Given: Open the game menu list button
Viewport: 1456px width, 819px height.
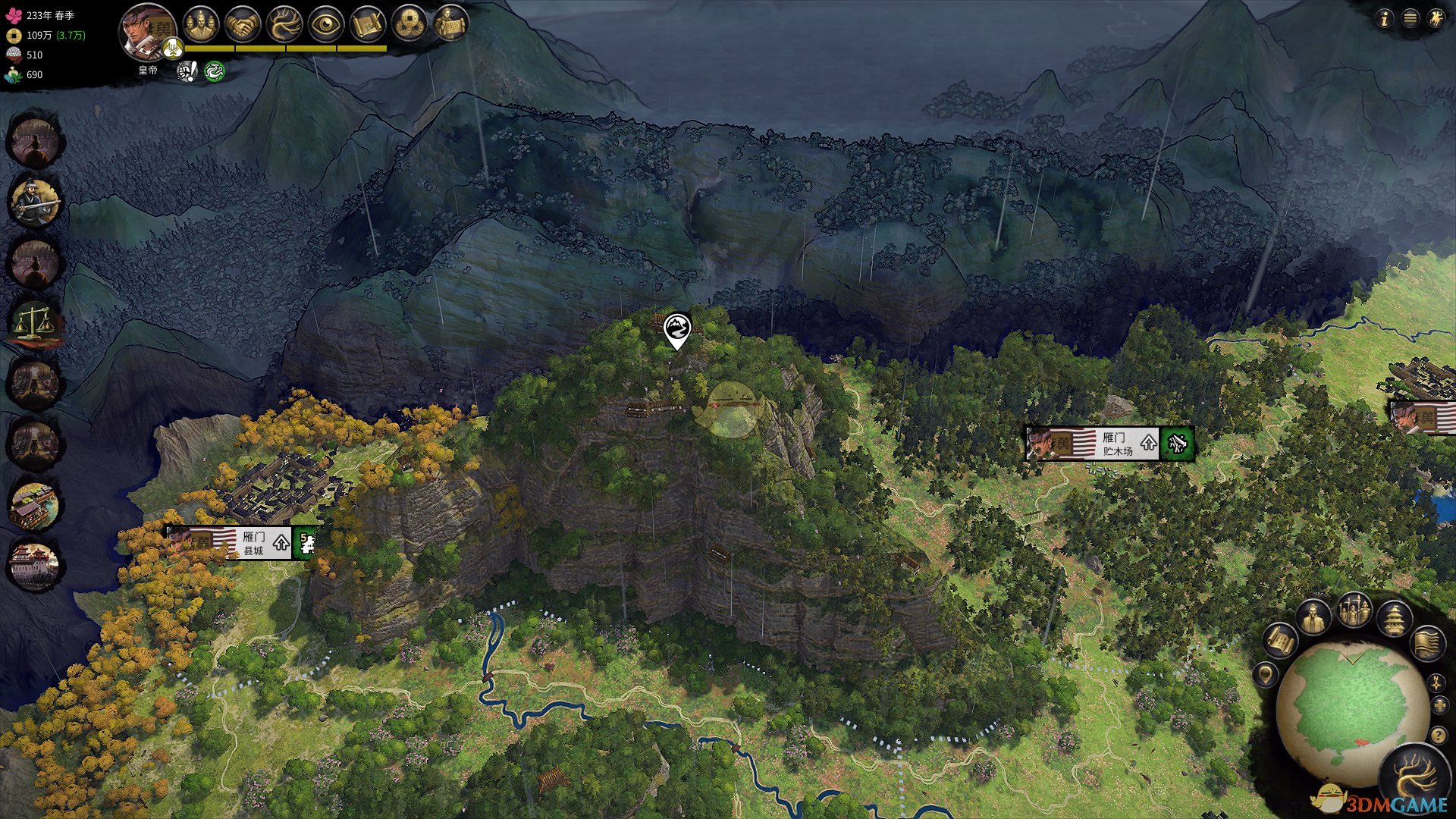Looking at the screenshot, I should tap(1410, 19).
